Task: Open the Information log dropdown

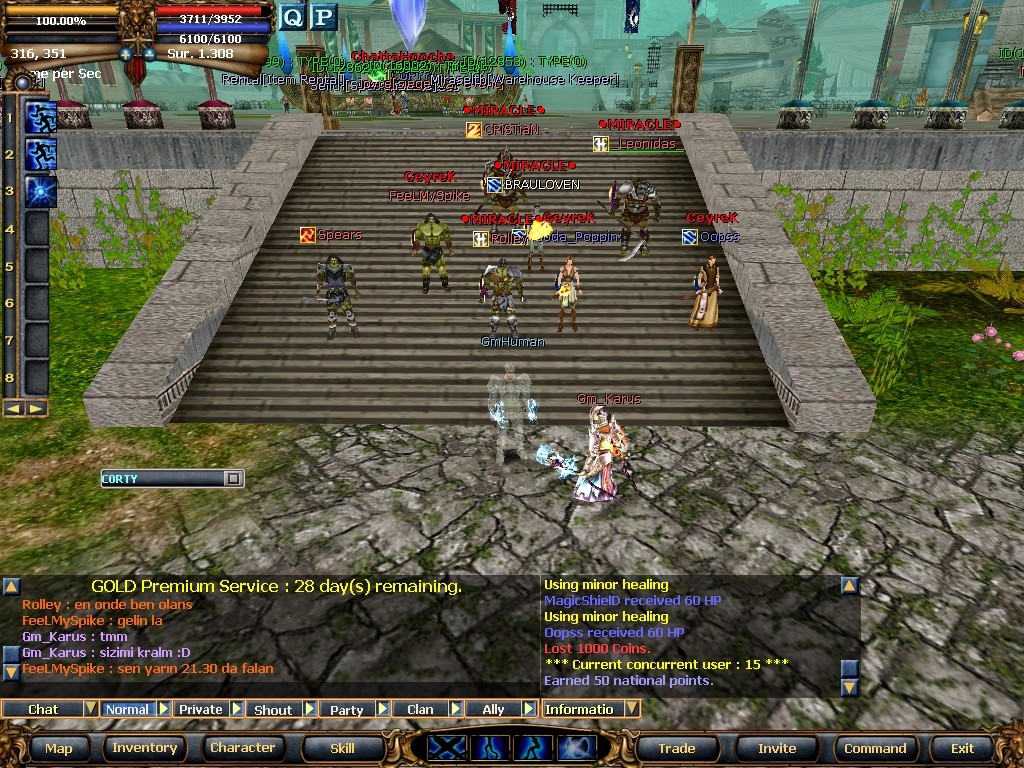Action: [x=632, y=709]
